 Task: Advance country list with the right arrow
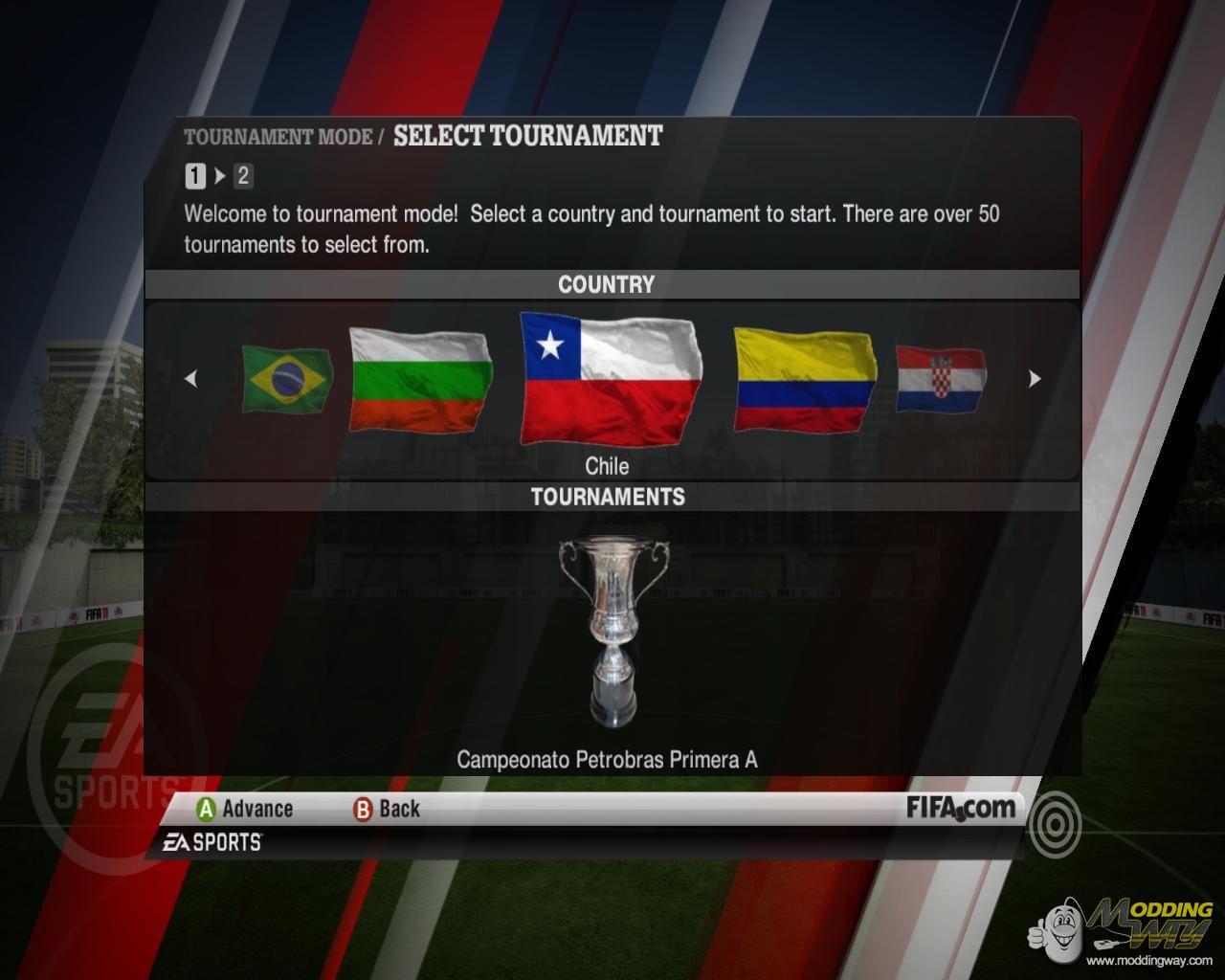point(1034,379)
